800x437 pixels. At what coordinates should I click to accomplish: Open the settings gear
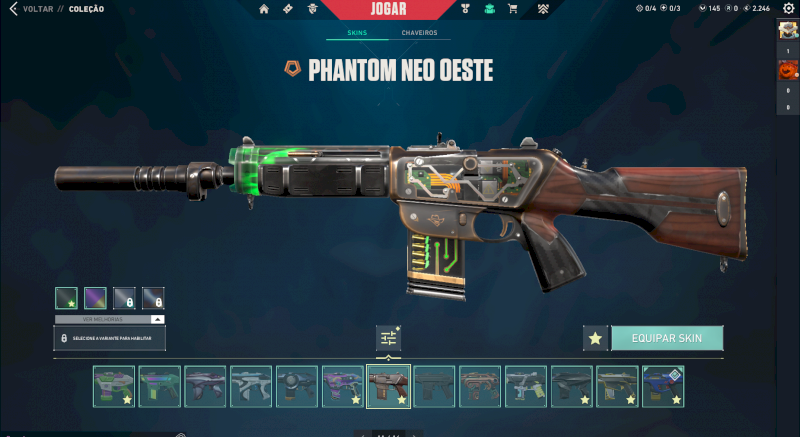tap(788, 9)
